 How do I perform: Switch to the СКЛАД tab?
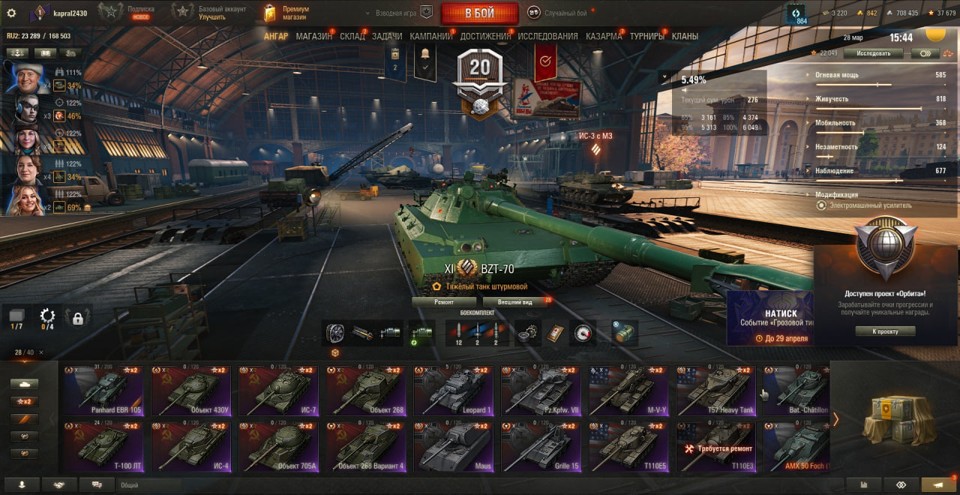(x=352, y=36)
